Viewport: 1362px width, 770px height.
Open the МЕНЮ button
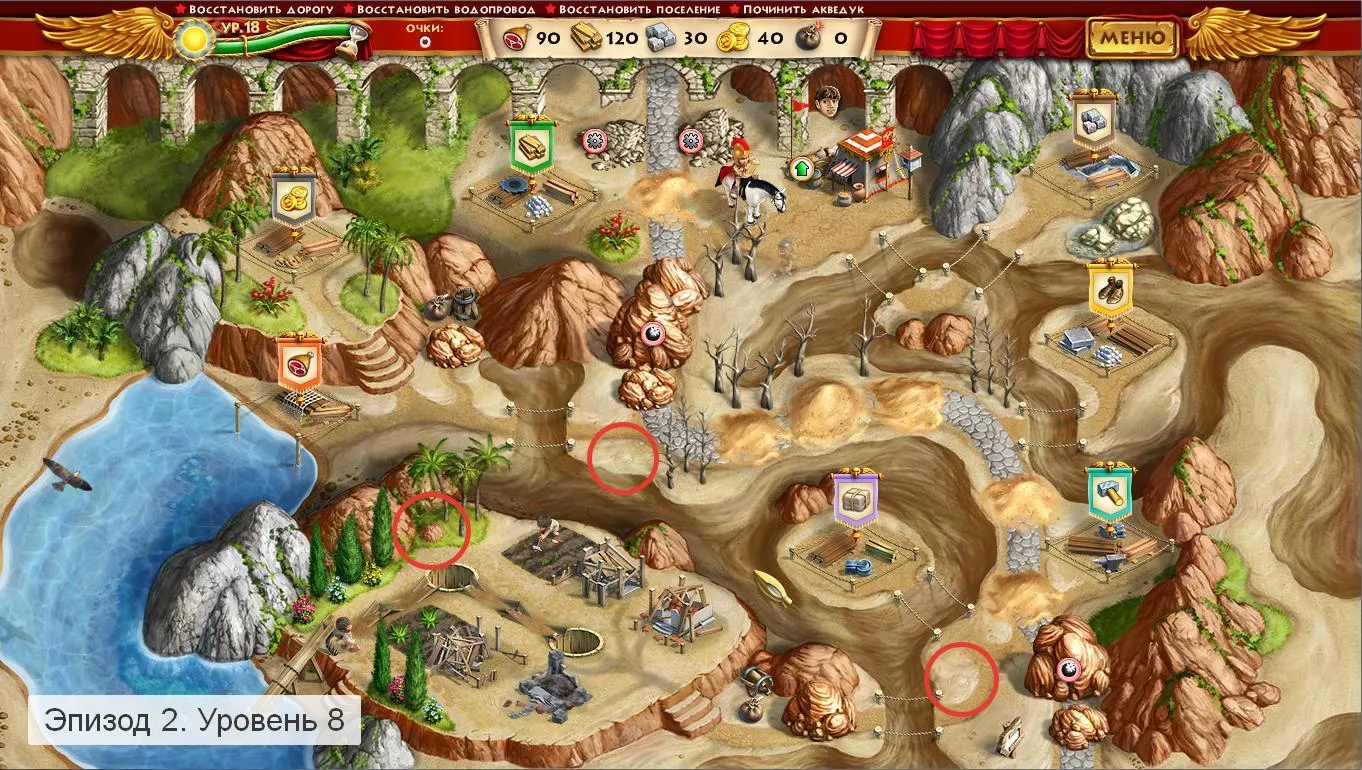coord(1133,38)
